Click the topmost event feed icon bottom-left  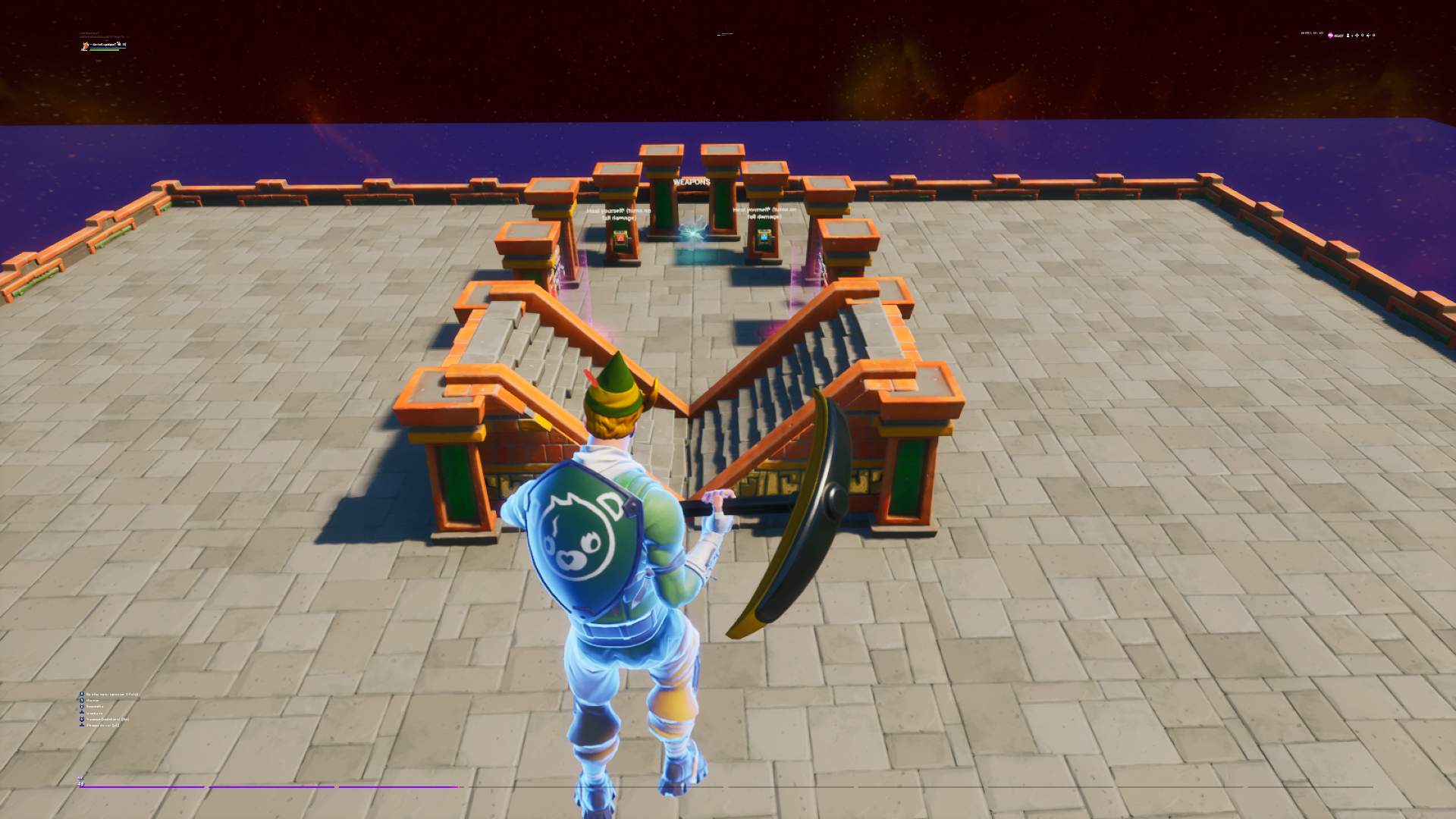82,694
